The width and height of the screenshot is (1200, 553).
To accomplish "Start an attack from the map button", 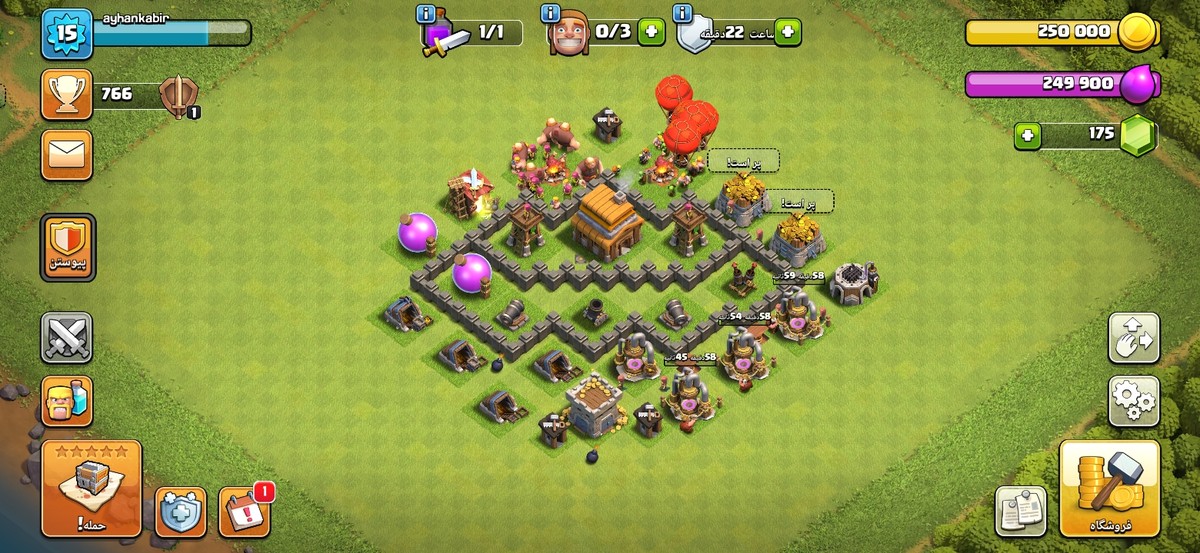I will 92,489.
